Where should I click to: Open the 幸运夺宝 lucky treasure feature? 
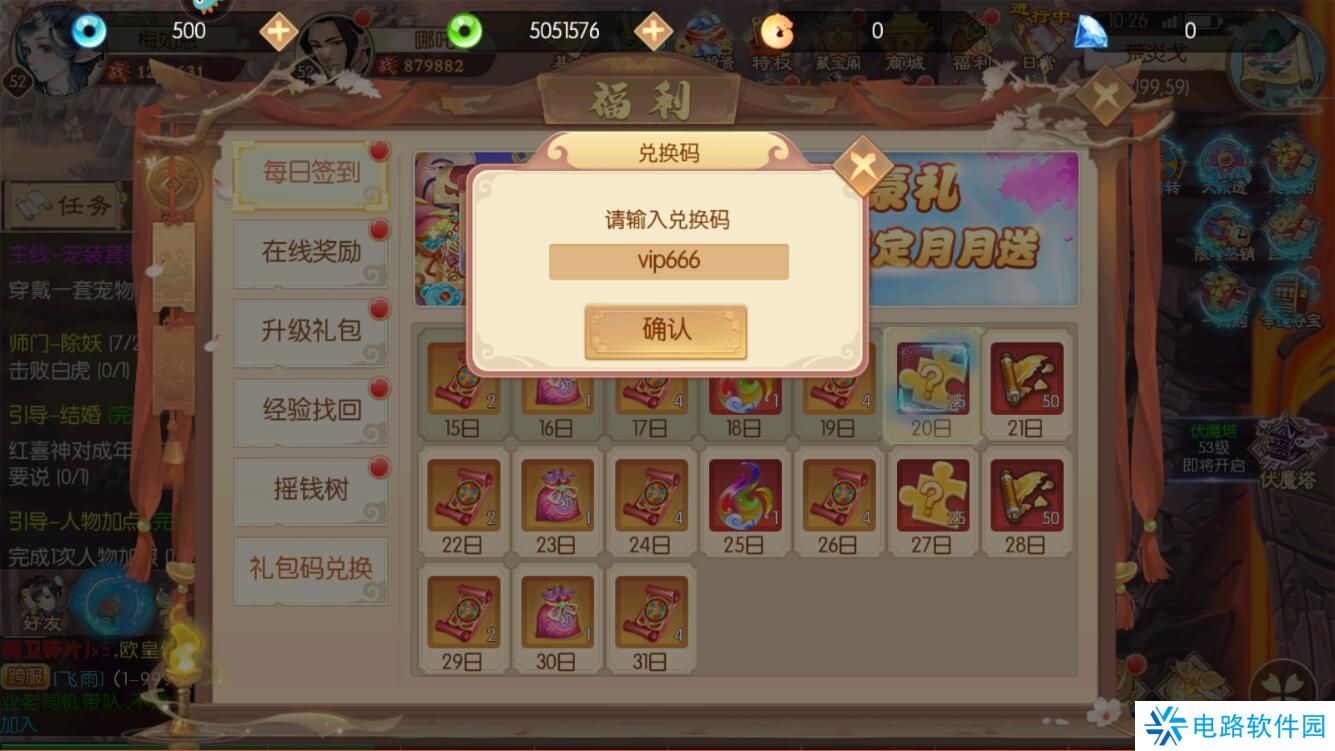click(x=1290, y=295)
